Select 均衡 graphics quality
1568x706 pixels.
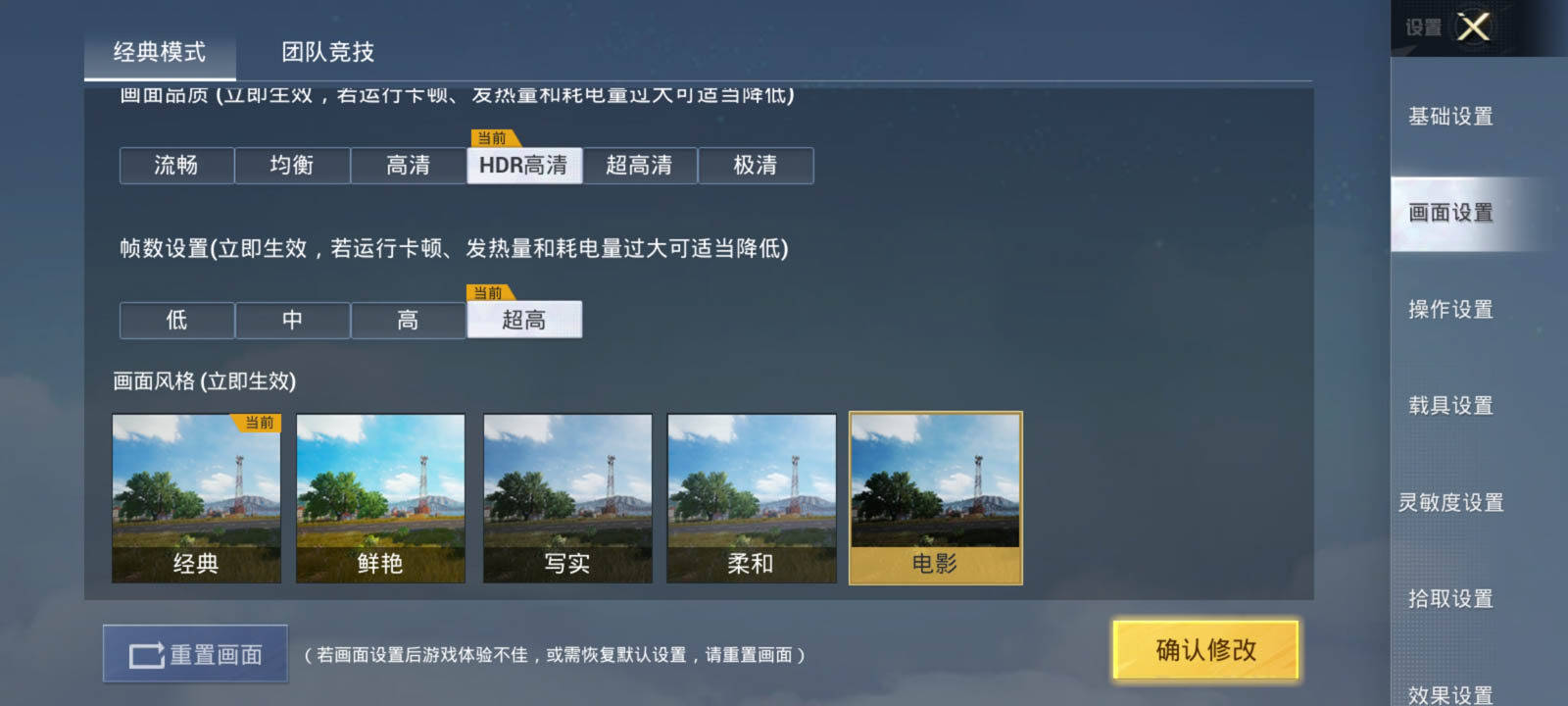click(292, 165)
